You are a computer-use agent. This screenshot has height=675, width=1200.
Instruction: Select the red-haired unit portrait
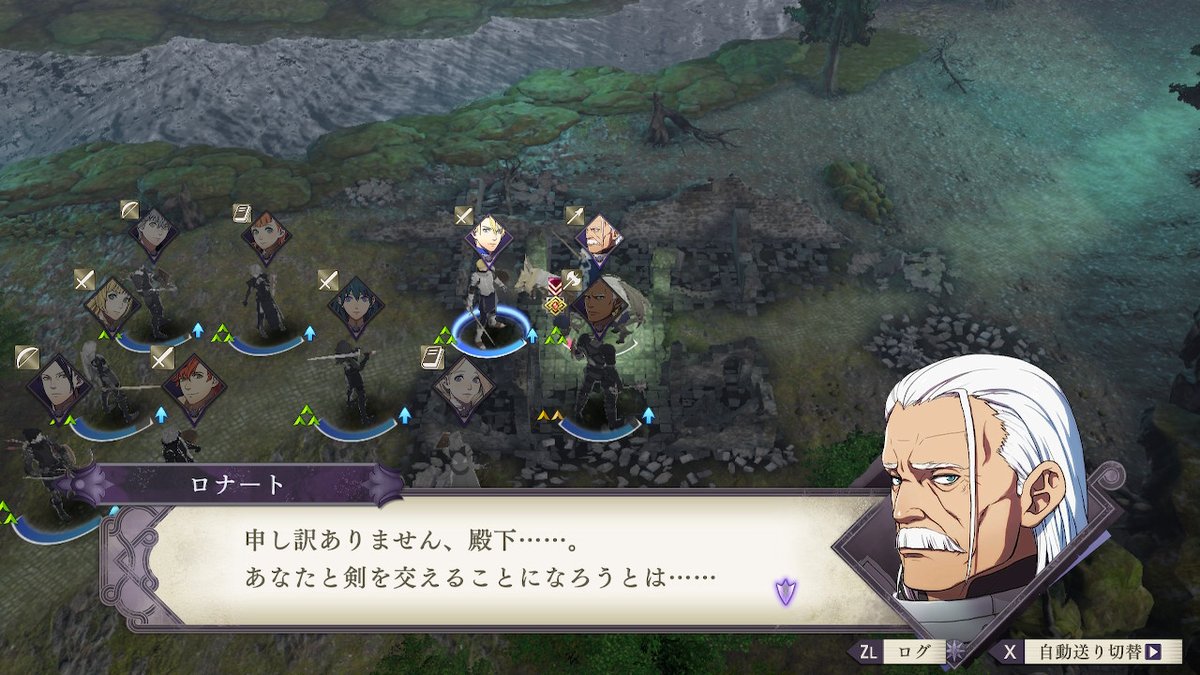(x=193, y=387)
